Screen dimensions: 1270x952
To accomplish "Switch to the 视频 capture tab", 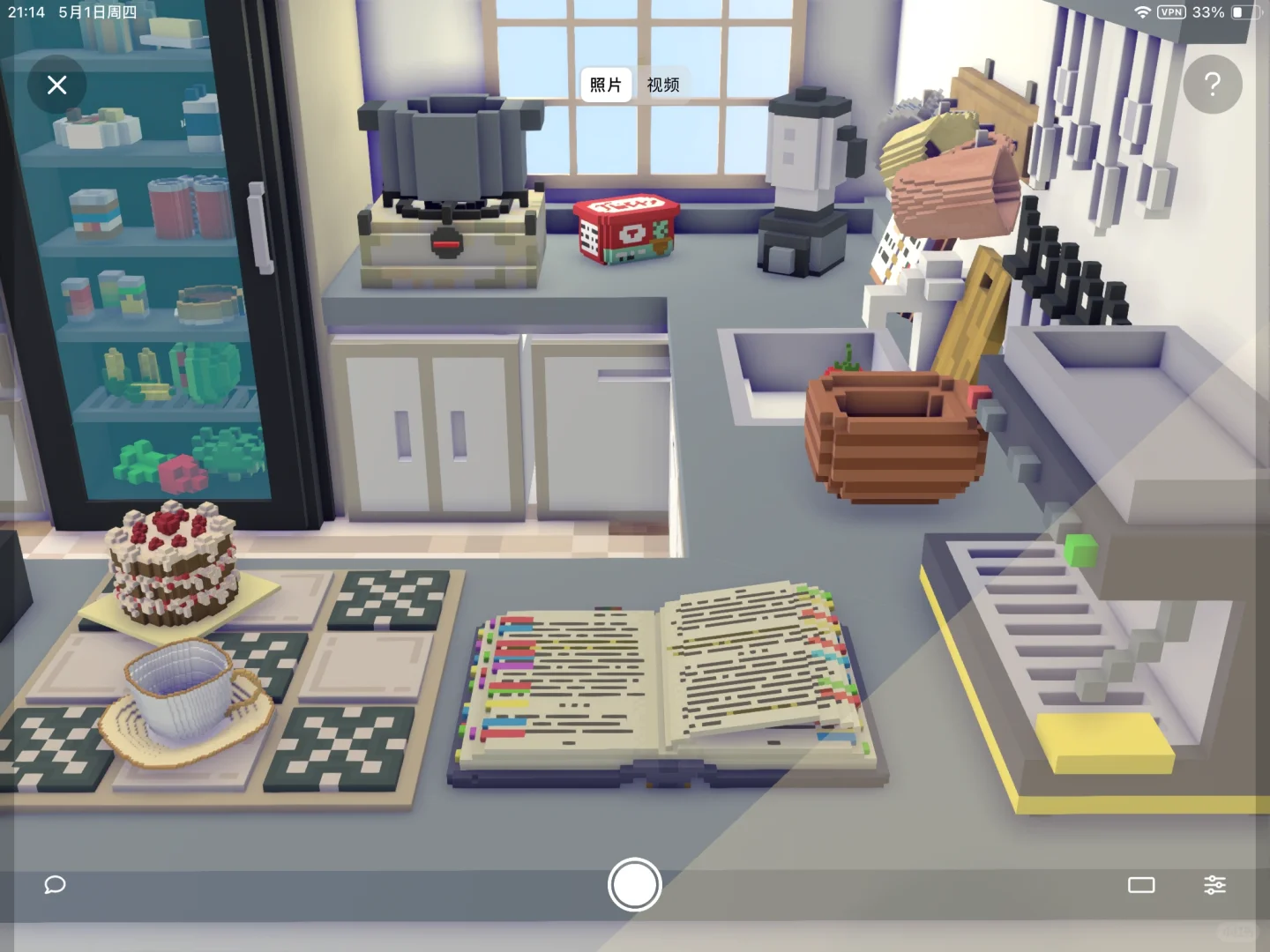I will pyautogui.click(x=663, y=85).
